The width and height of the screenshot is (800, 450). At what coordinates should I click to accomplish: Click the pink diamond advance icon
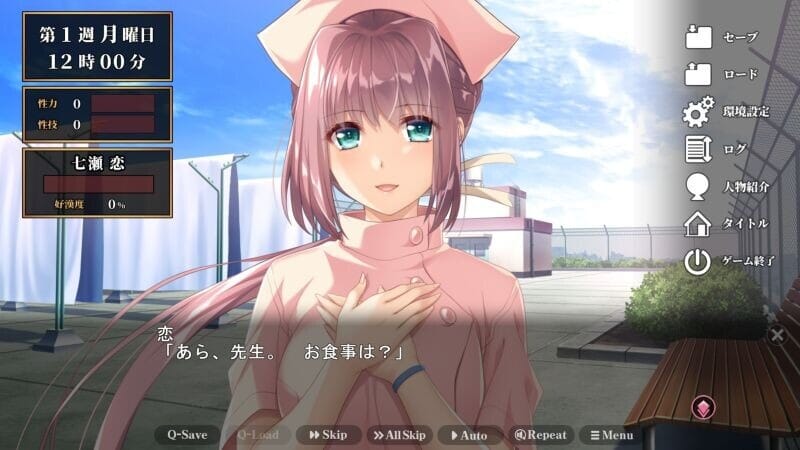point(701,407)
